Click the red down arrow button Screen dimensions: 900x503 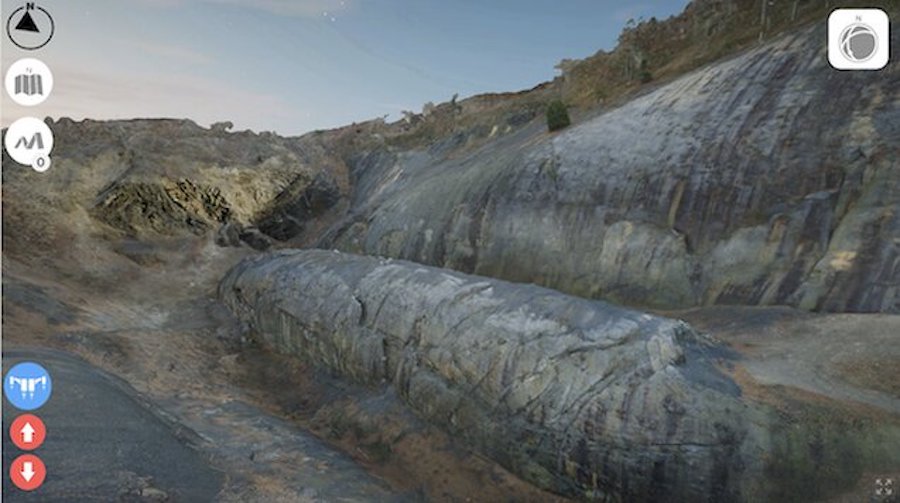(x=28, y=471)
